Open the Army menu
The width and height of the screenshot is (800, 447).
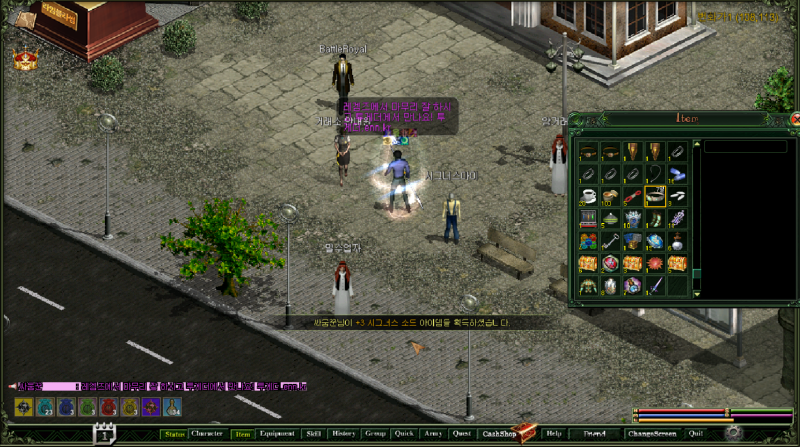[x=433, y=434]
